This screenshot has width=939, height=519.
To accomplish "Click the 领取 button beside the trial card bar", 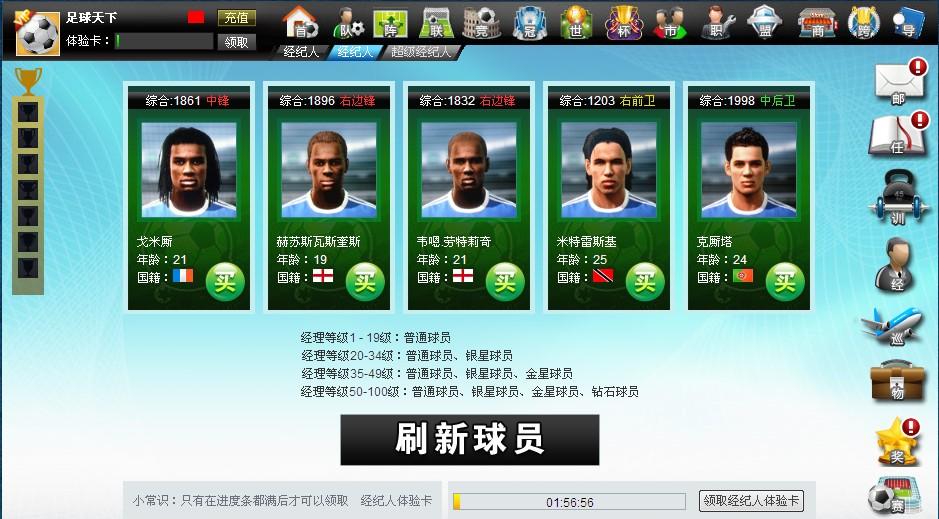I will click(x=237, y=42).
